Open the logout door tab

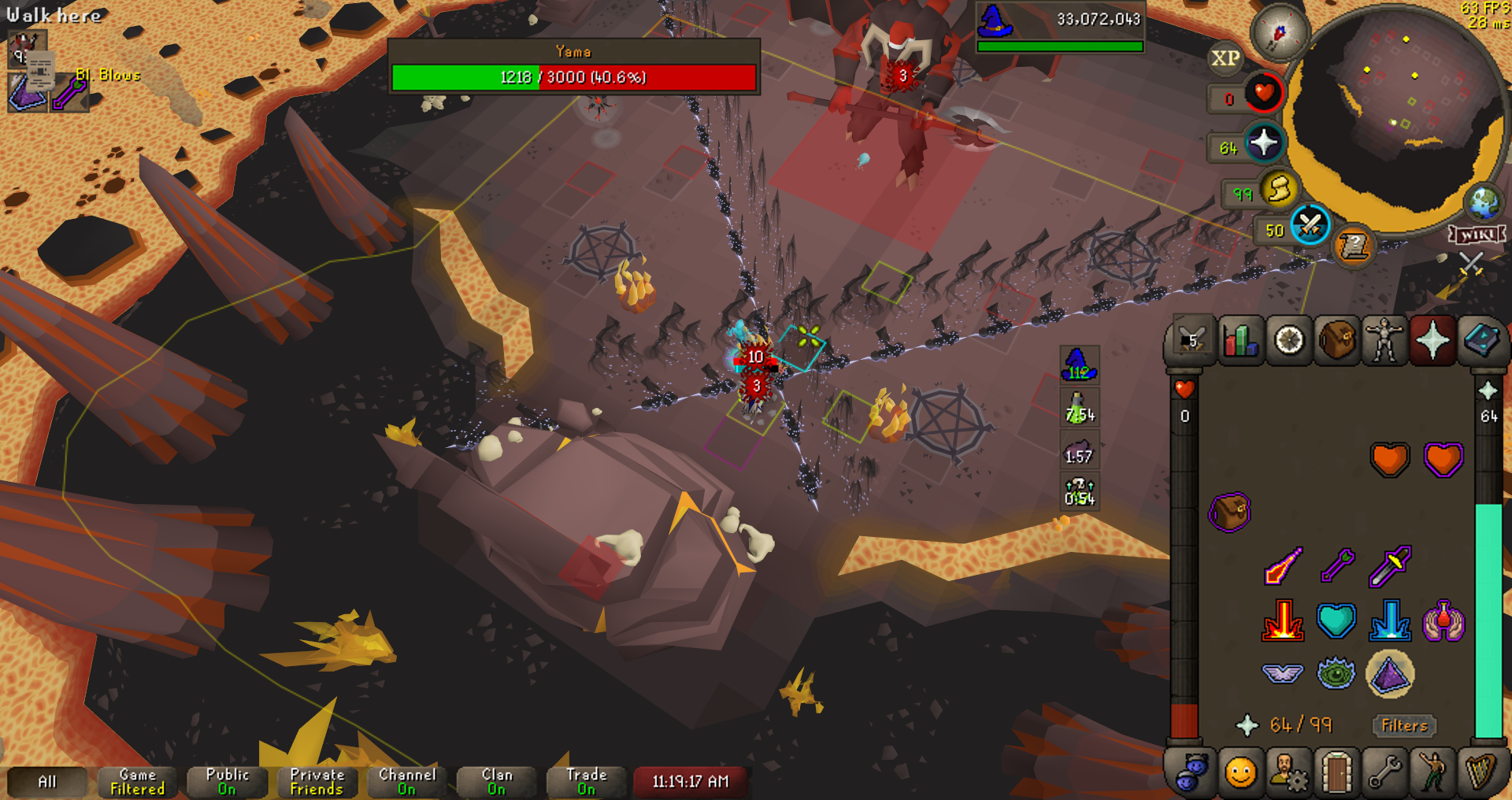click(1336, 772)
